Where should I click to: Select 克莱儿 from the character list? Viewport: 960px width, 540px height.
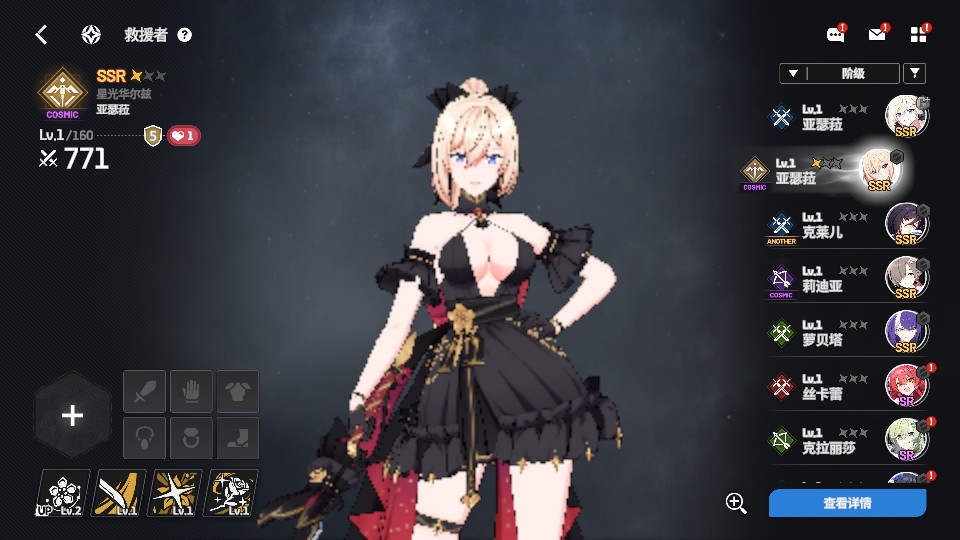point(850,226)
